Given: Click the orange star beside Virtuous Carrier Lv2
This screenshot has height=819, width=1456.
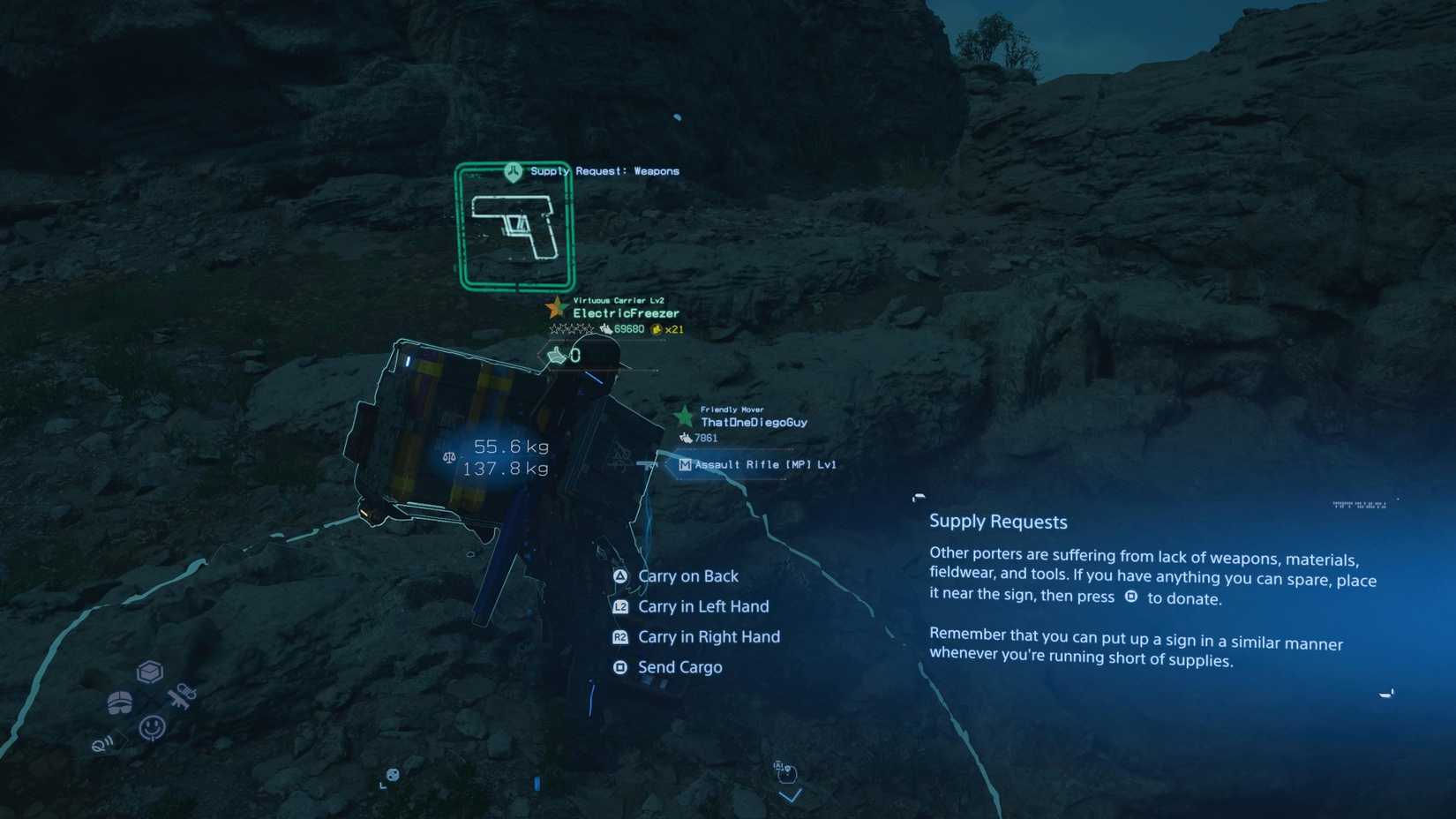Looking at the screenshot, I should pos(556,309).
